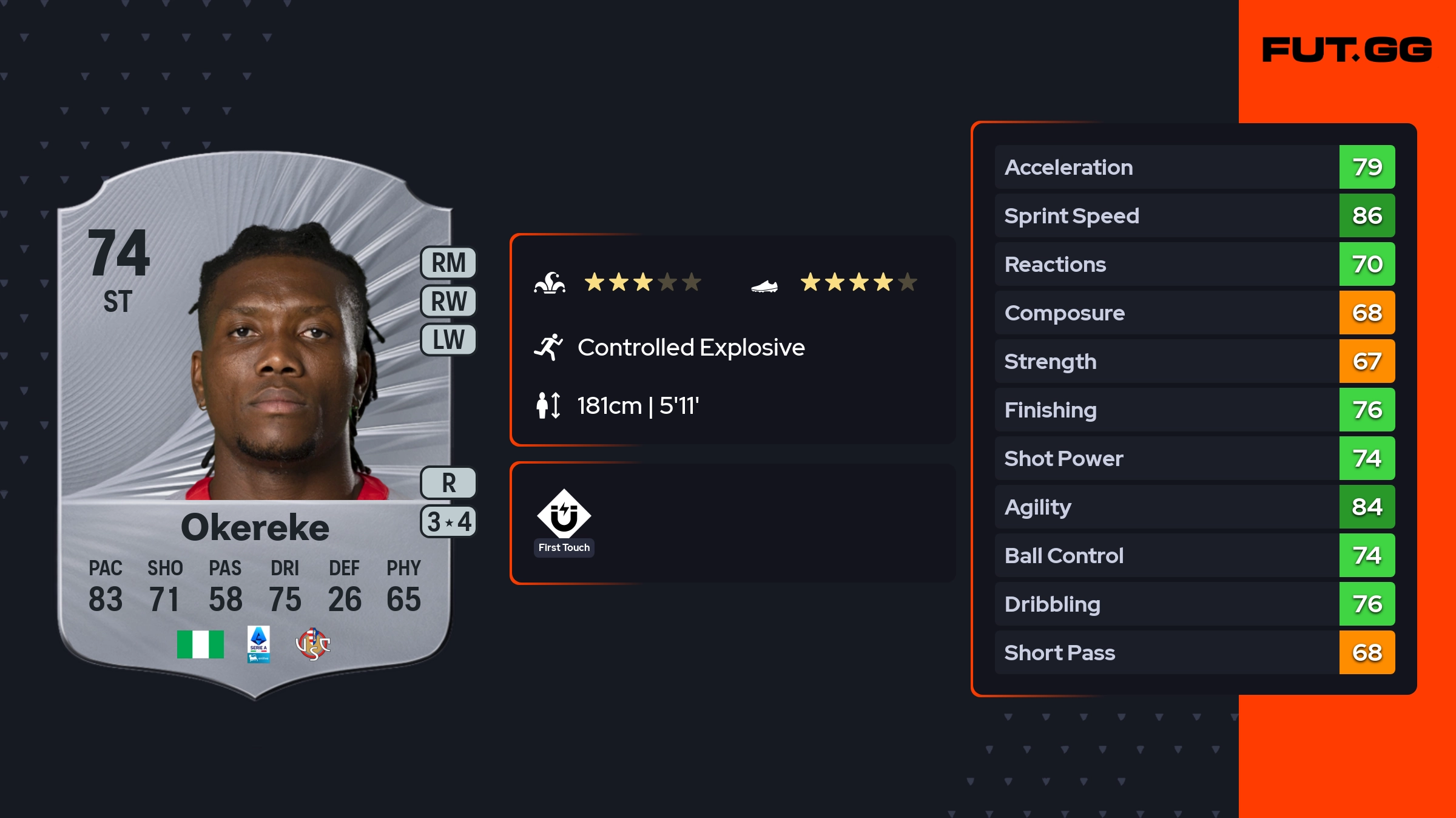Viewport: 1456px width, 818px height.
Task: Click the RM alternate position badge
Action: (448, 263)
